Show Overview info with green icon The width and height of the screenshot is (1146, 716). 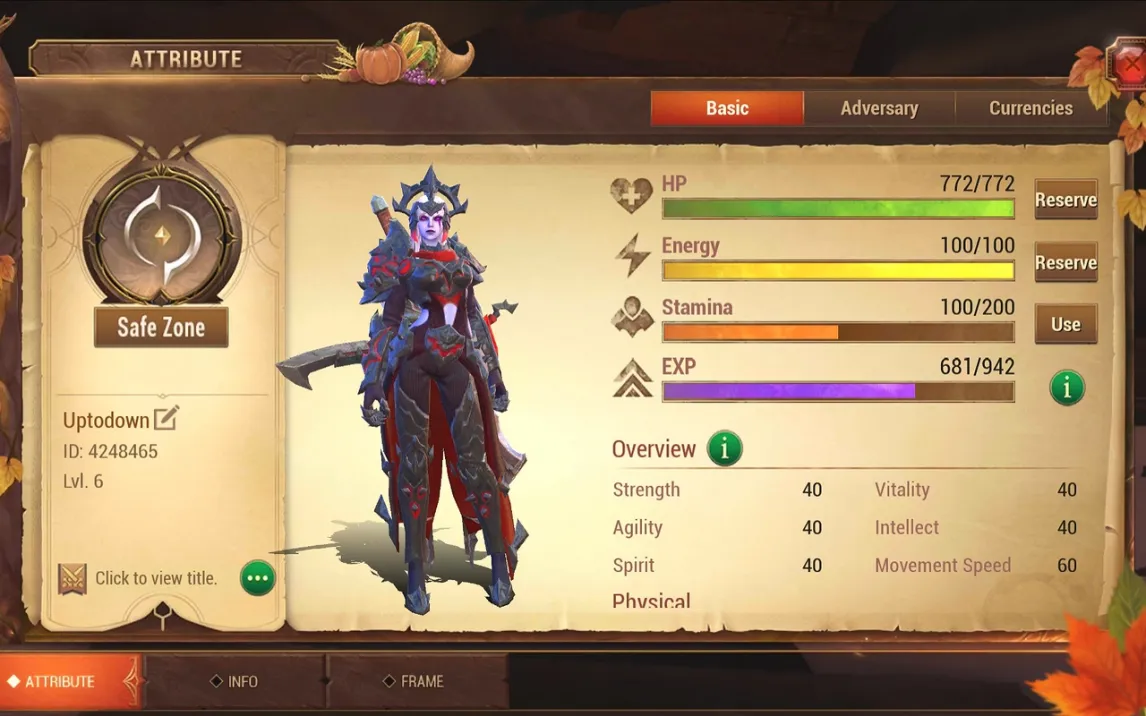(x=724, y=449)
